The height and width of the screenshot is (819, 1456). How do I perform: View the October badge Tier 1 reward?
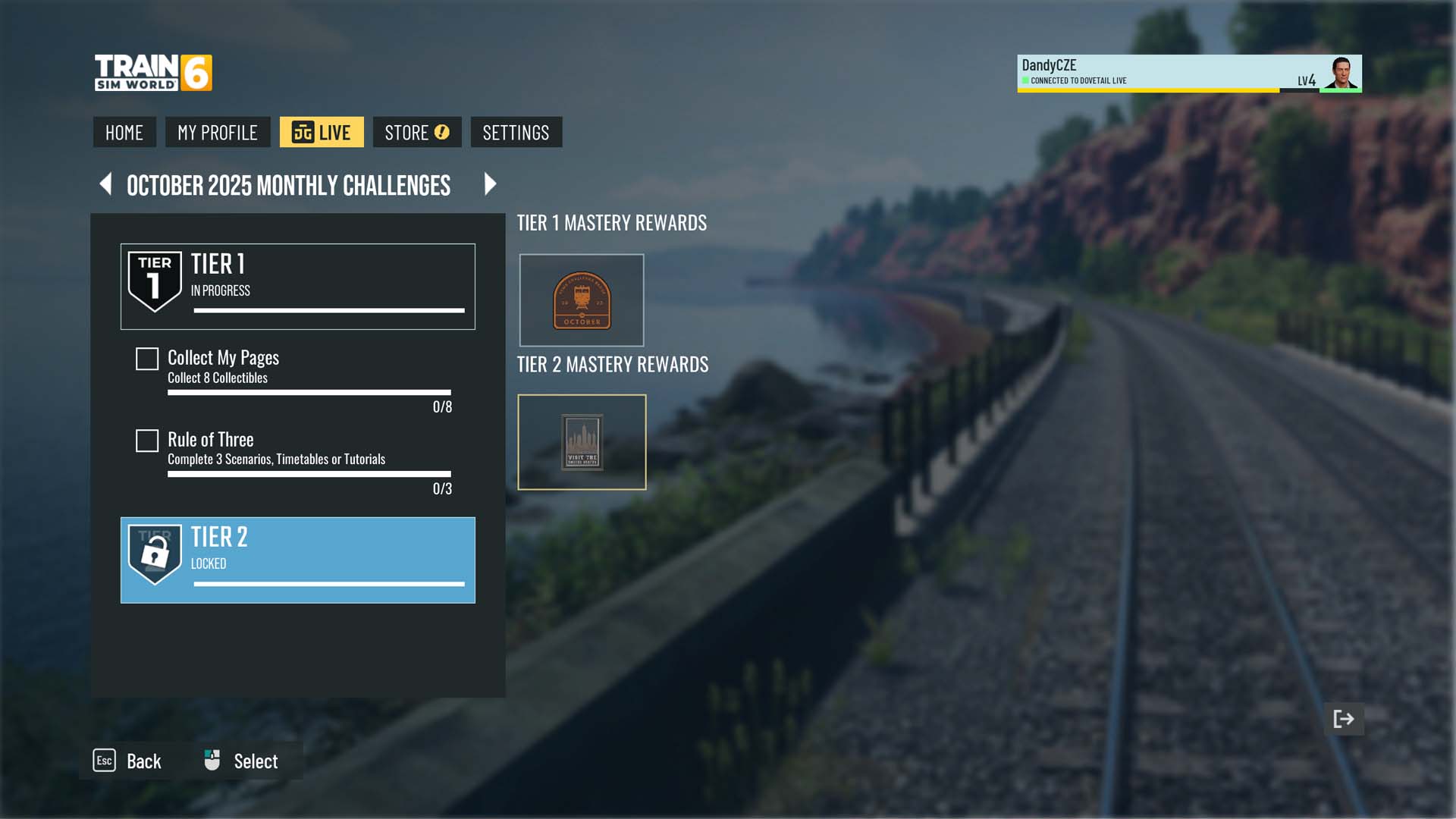pos(582,300)
